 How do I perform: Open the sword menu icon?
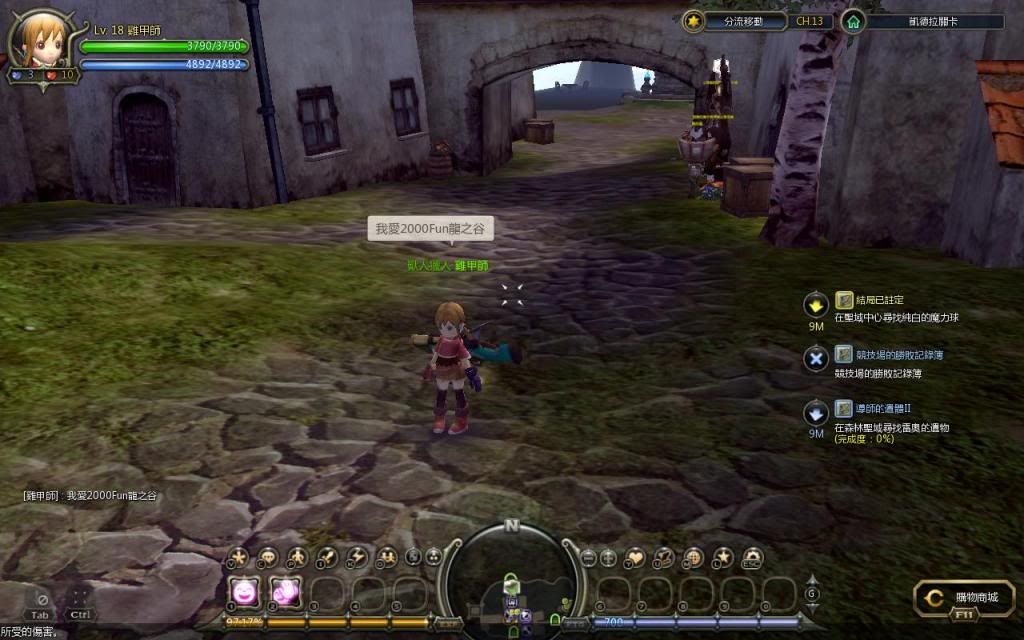point(327,558)
